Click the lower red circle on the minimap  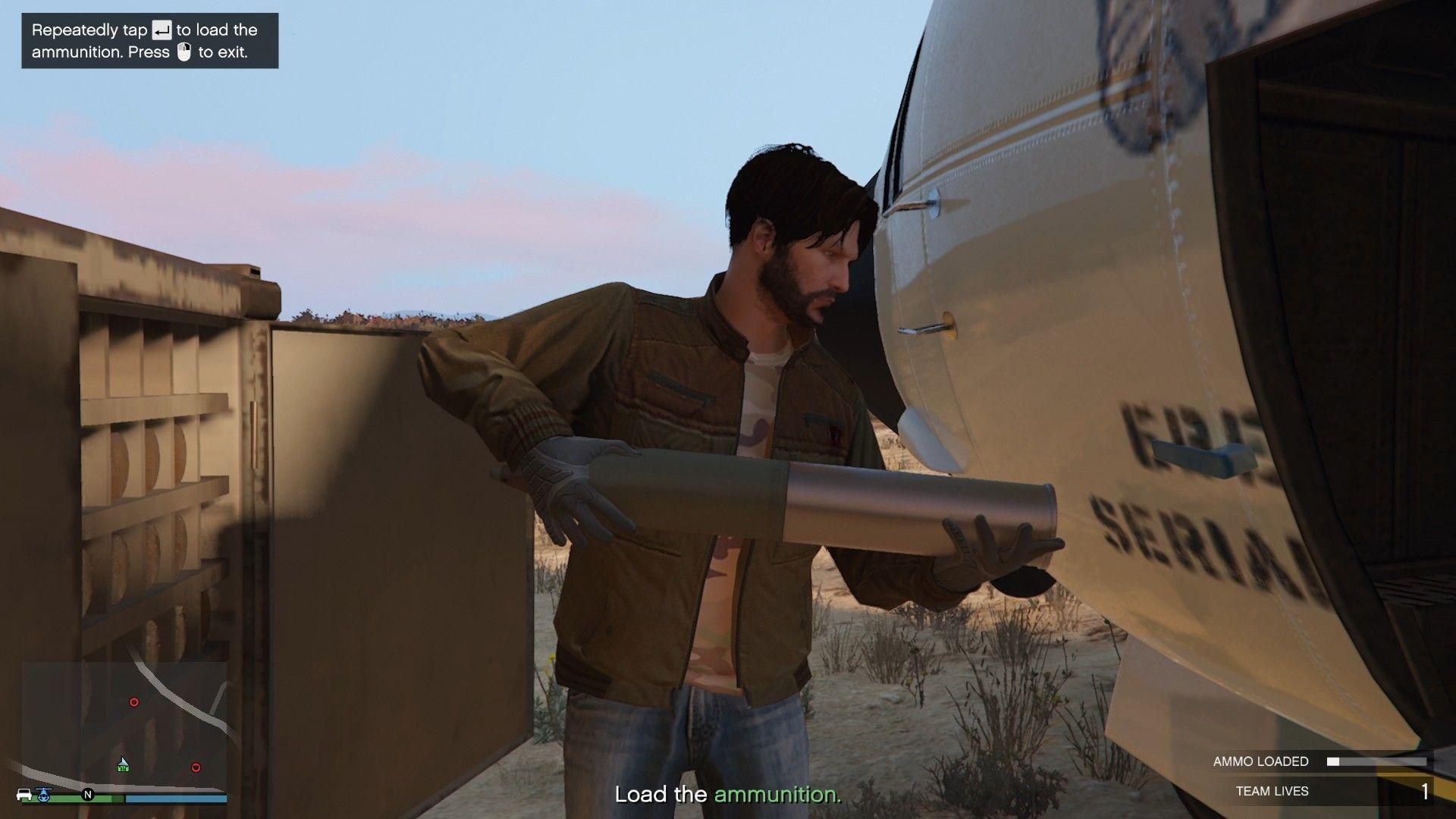(x=196, y=768)
